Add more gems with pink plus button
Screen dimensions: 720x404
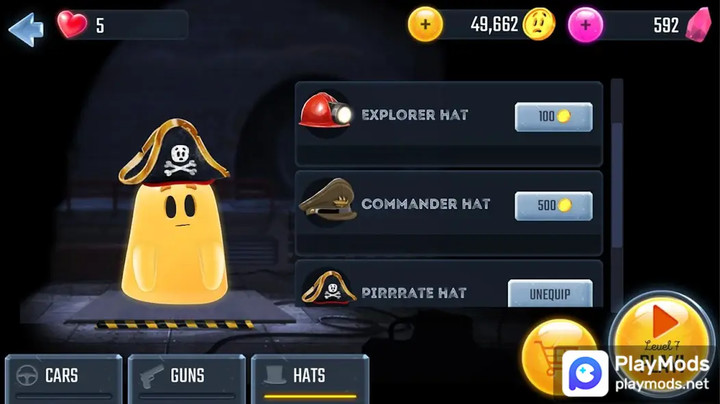(x=585, y=24)
